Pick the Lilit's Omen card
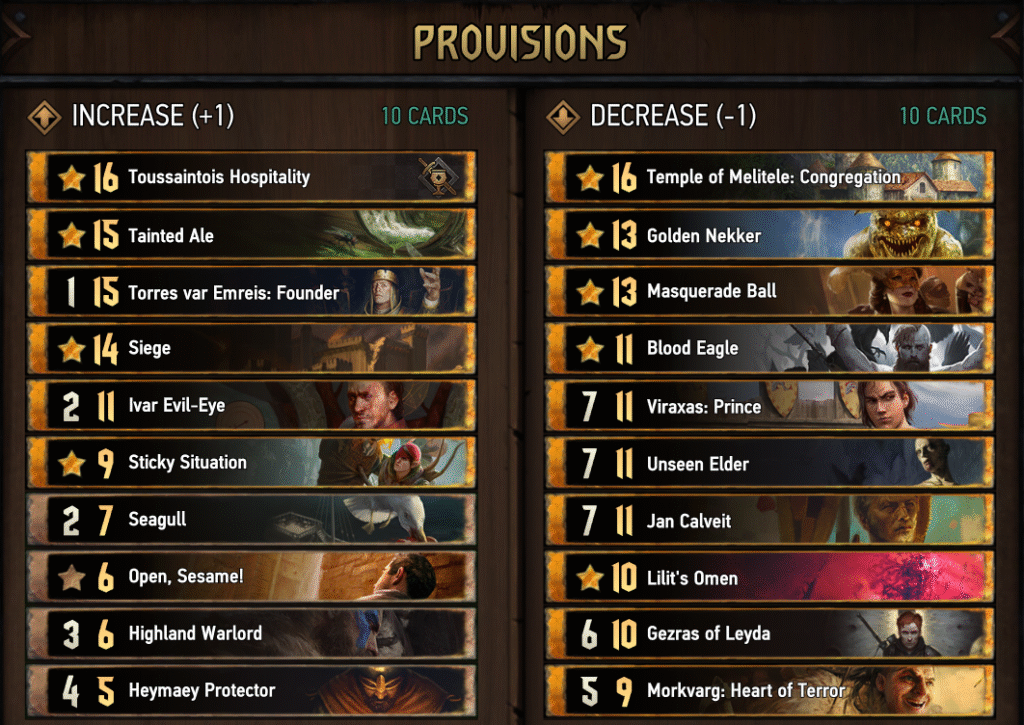Viewport: 1024px width, 725px height. click(769, 578)
